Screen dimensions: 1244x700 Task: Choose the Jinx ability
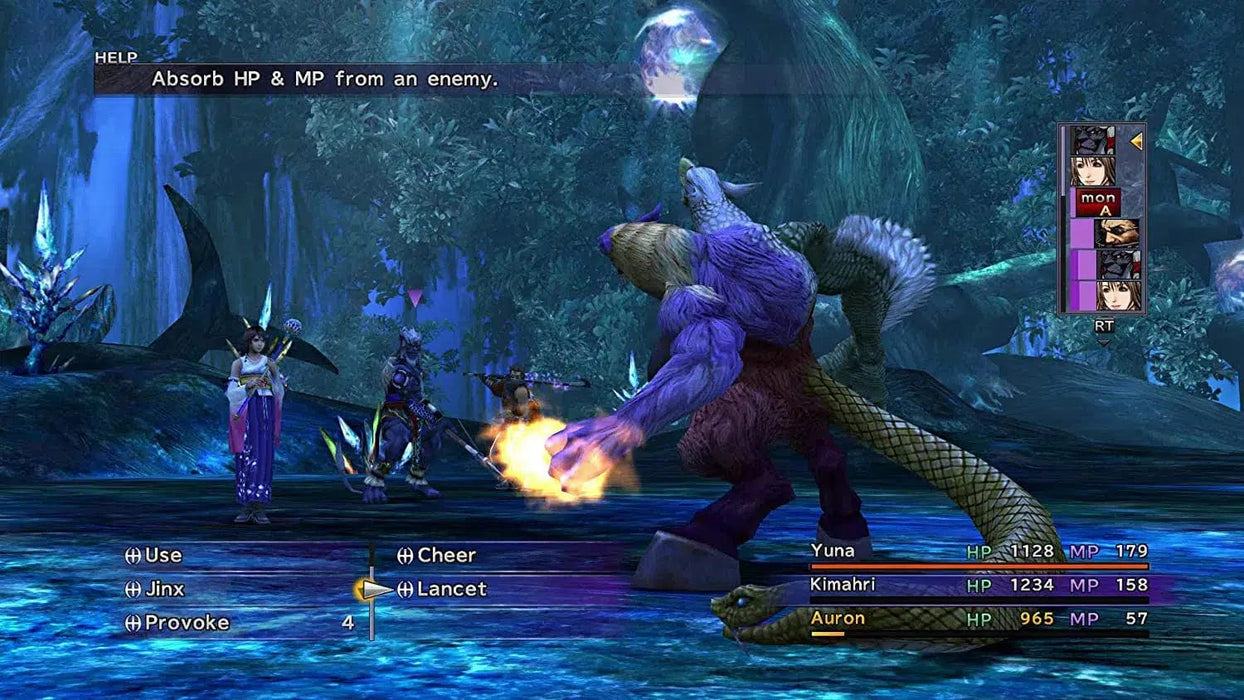click(164, 589)
